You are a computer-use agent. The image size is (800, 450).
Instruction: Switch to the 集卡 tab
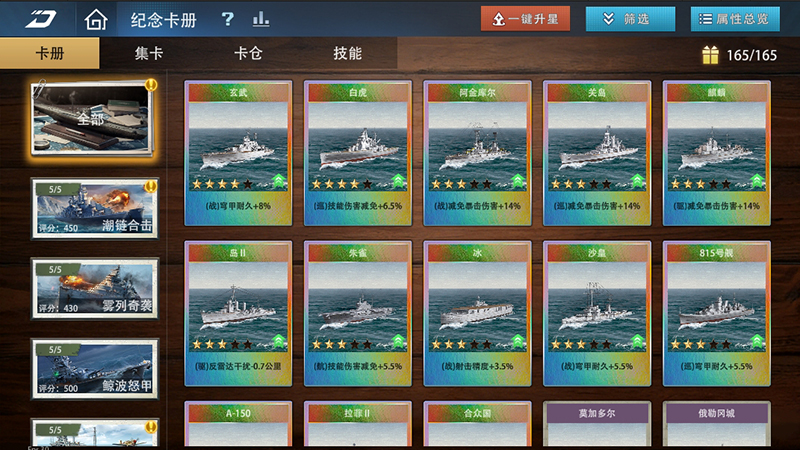[149, 54]
